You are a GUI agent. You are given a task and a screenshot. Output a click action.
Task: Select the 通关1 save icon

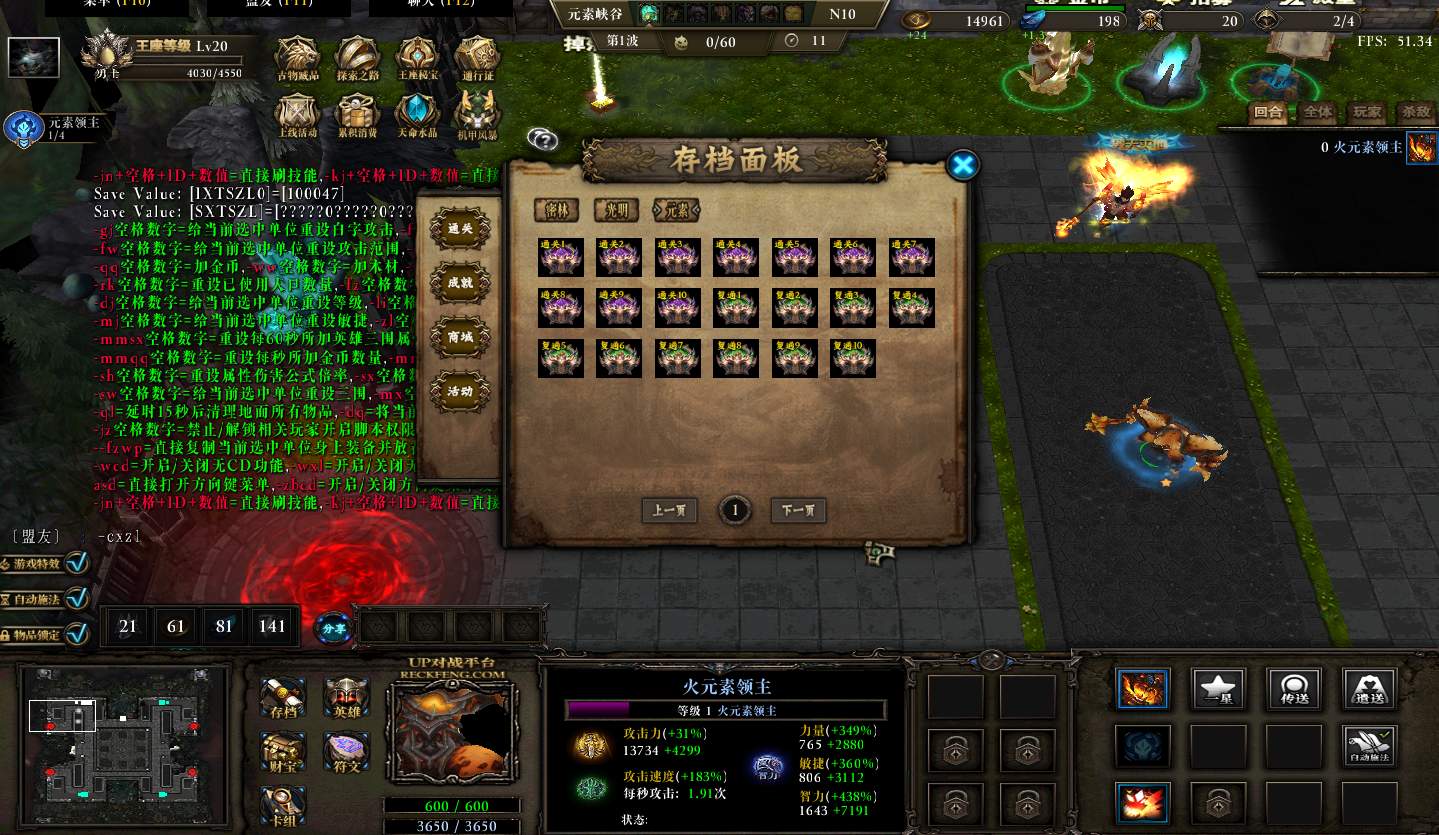pyautogui.click(x=561, y=257)
